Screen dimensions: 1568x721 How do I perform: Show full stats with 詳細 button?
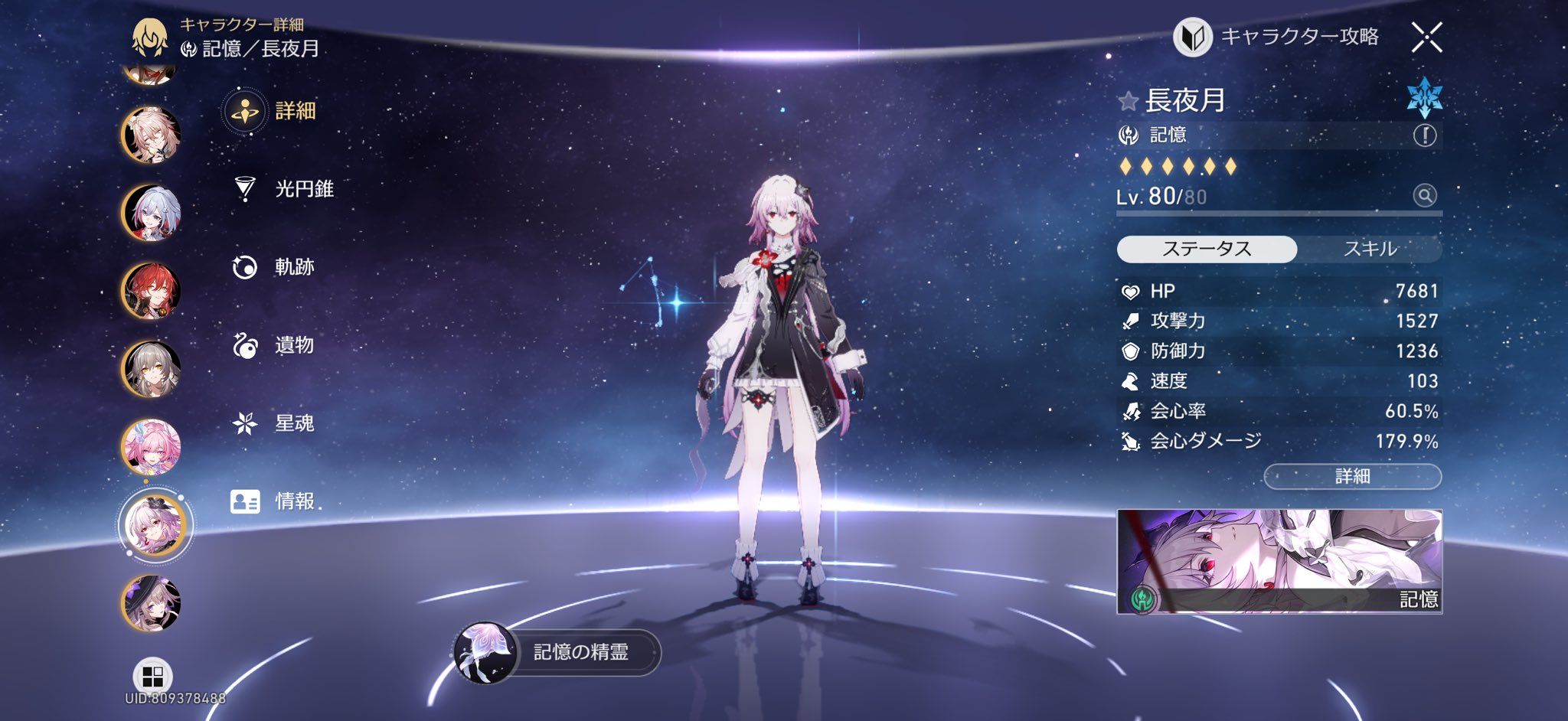coord(1352,476)
